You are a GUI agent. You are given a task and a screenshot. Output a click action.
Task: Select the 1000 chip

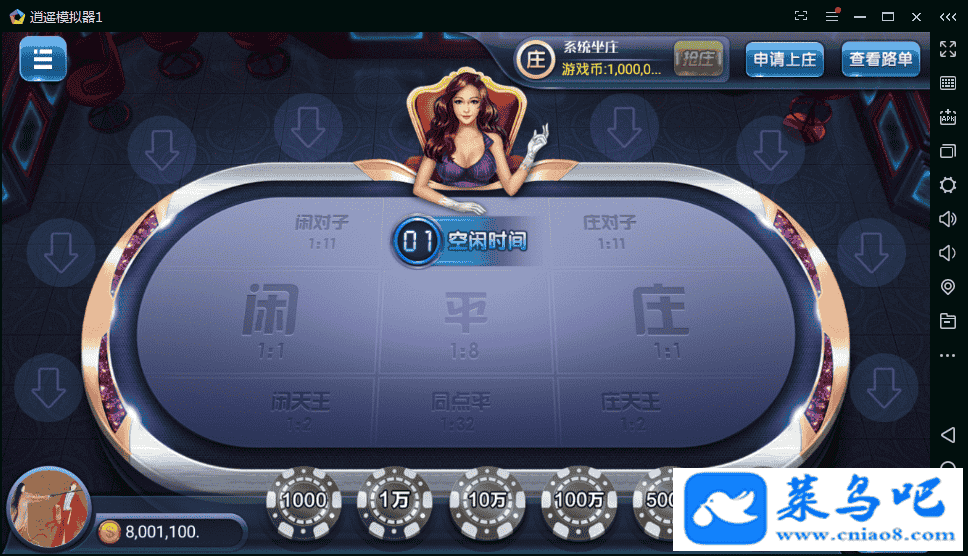pyautogui.click(x=305, y=500)
